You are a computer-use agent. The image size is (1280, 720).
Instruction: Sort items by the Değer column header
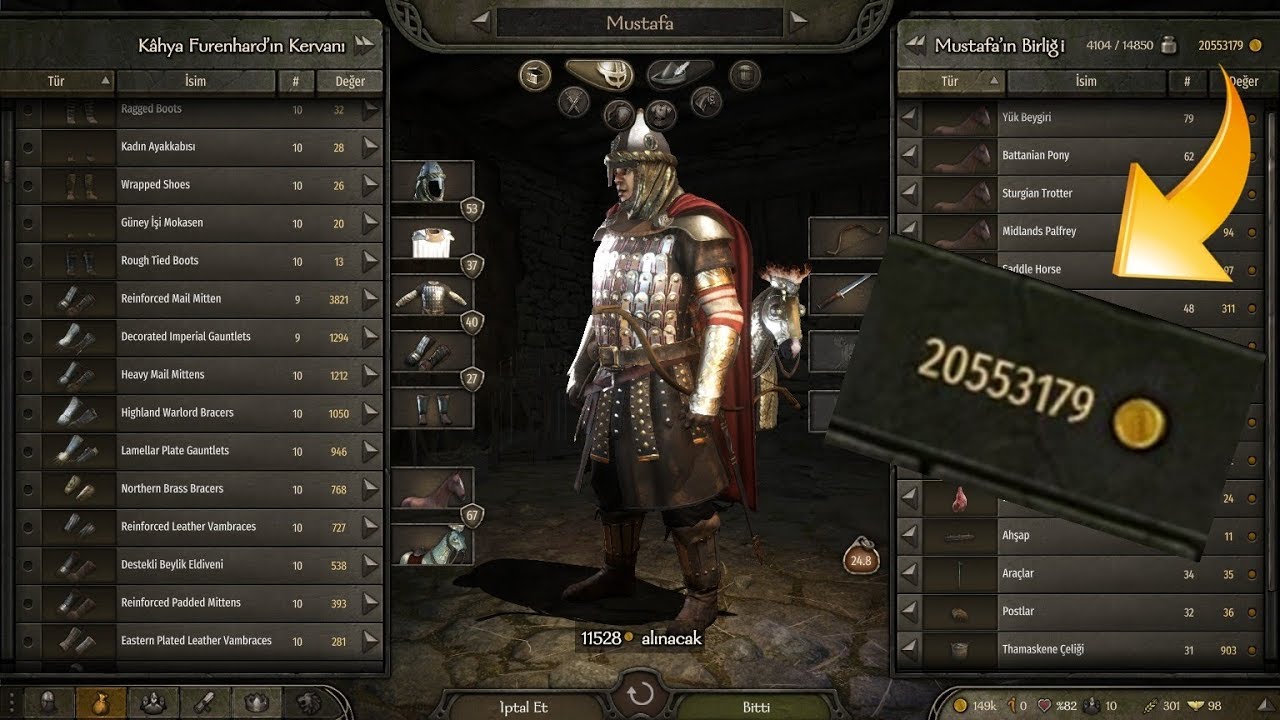(x=348, y=81)
